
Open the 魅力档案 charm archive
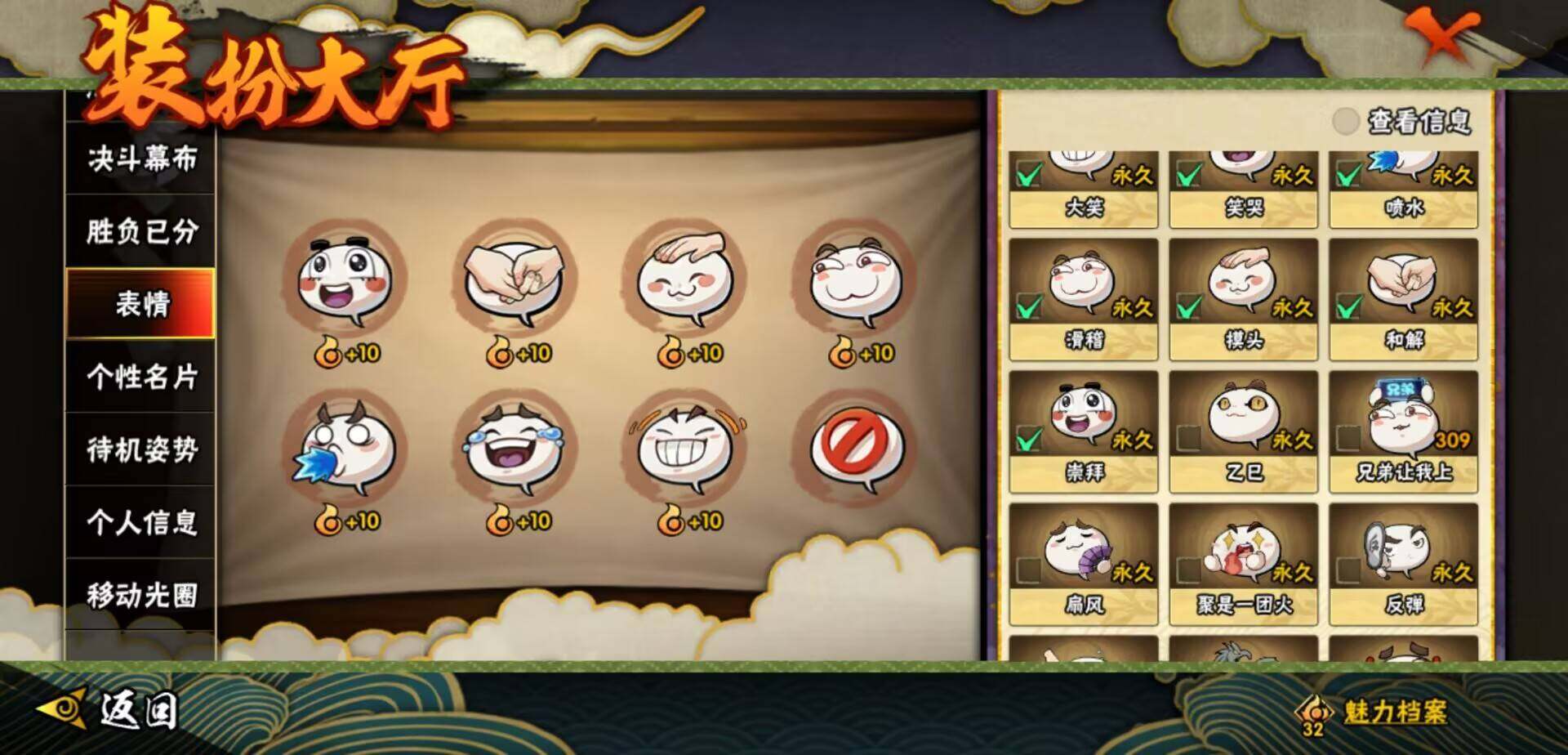pyautogui.click(x=1379, y=712)
